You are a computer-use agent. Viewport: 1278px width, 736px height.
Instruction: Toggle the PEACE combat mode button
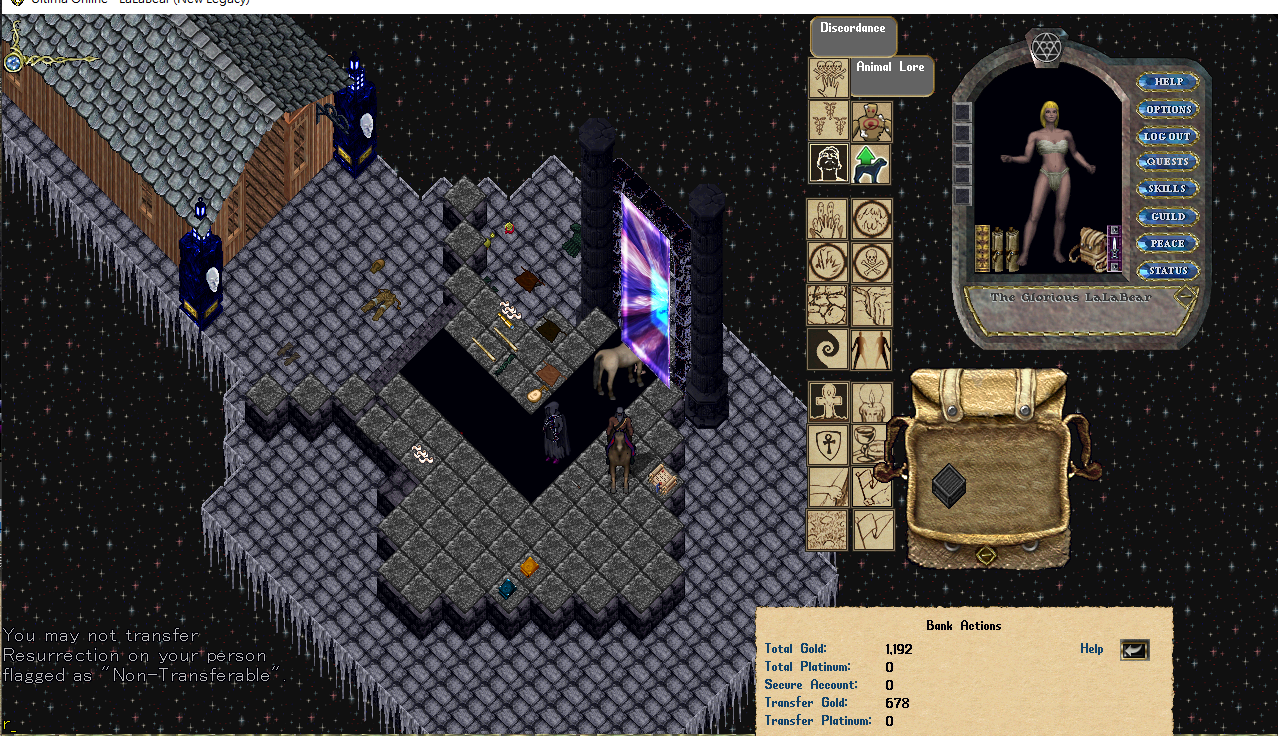tap(1167, 243)
